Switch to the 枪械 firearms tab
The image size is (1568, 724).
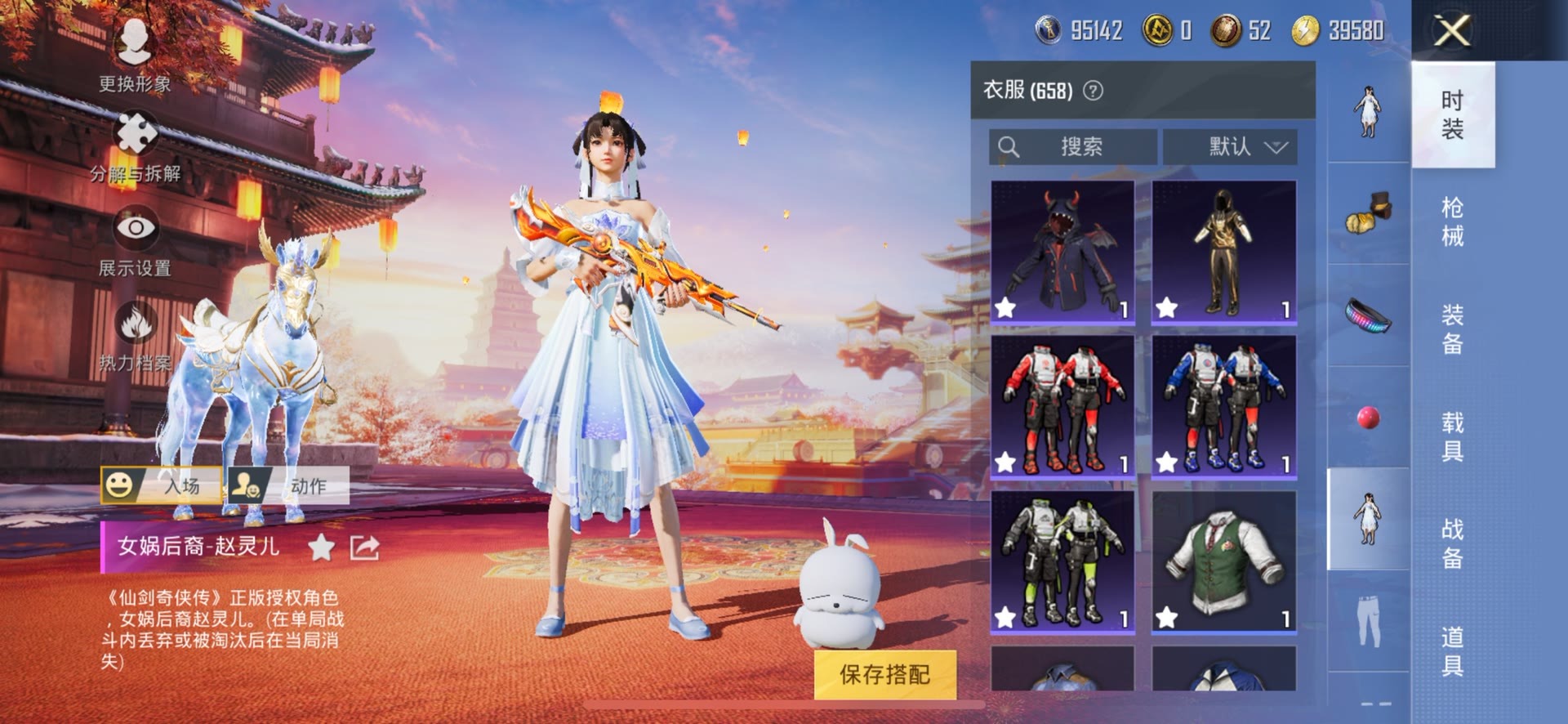(x=1452, y=221)
